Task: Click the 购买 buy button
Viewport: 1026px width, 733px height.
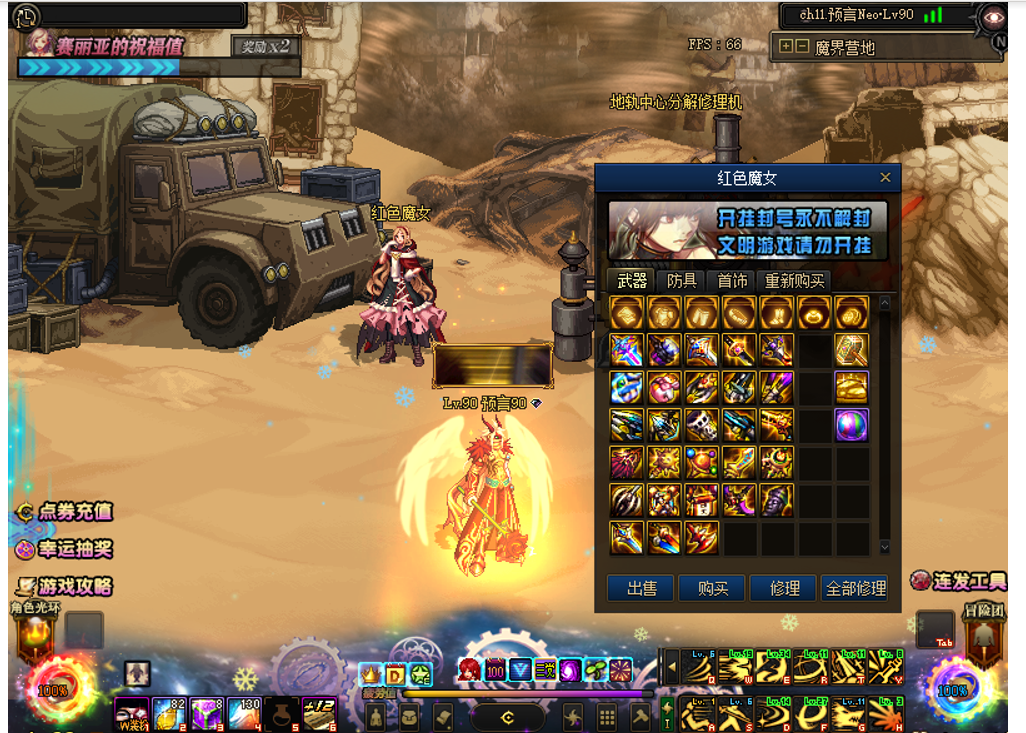Action: click(712, 589)
